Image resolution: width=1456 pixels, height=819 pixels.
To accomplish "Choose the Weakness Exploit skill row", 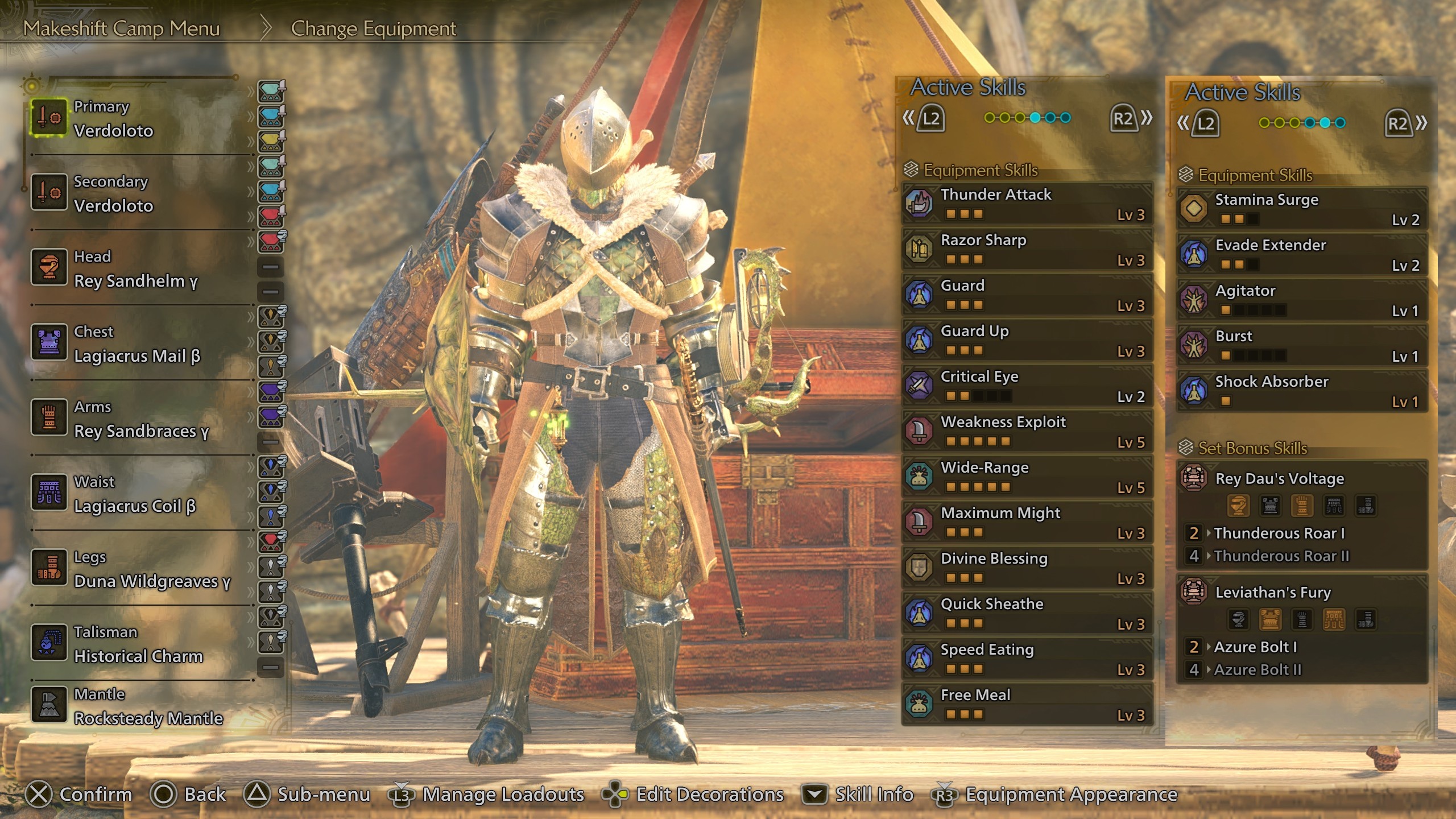I will tap(1027, 431).
